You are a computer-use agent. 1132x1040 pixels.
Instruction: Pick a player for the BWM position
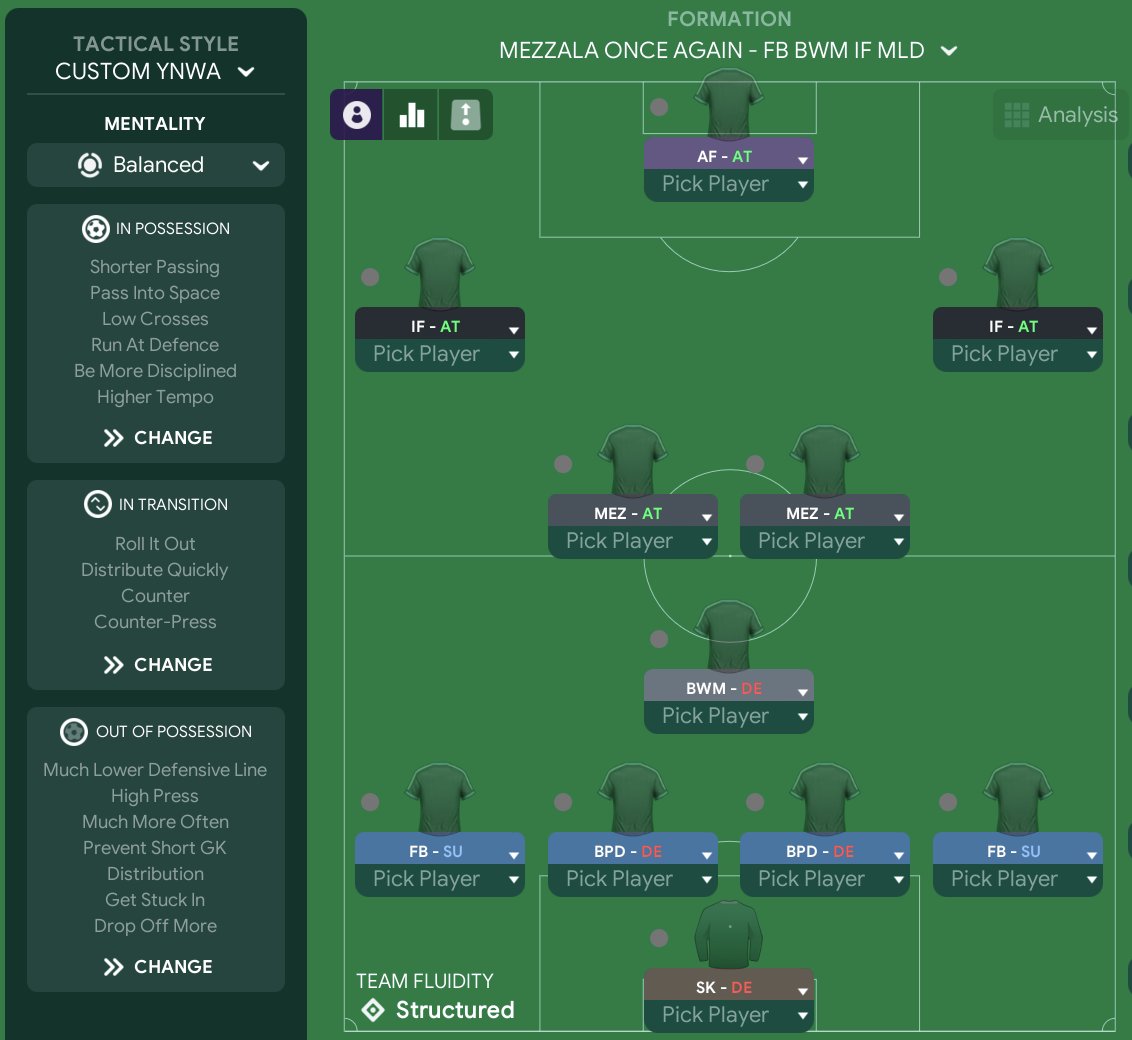click(728, 717)
